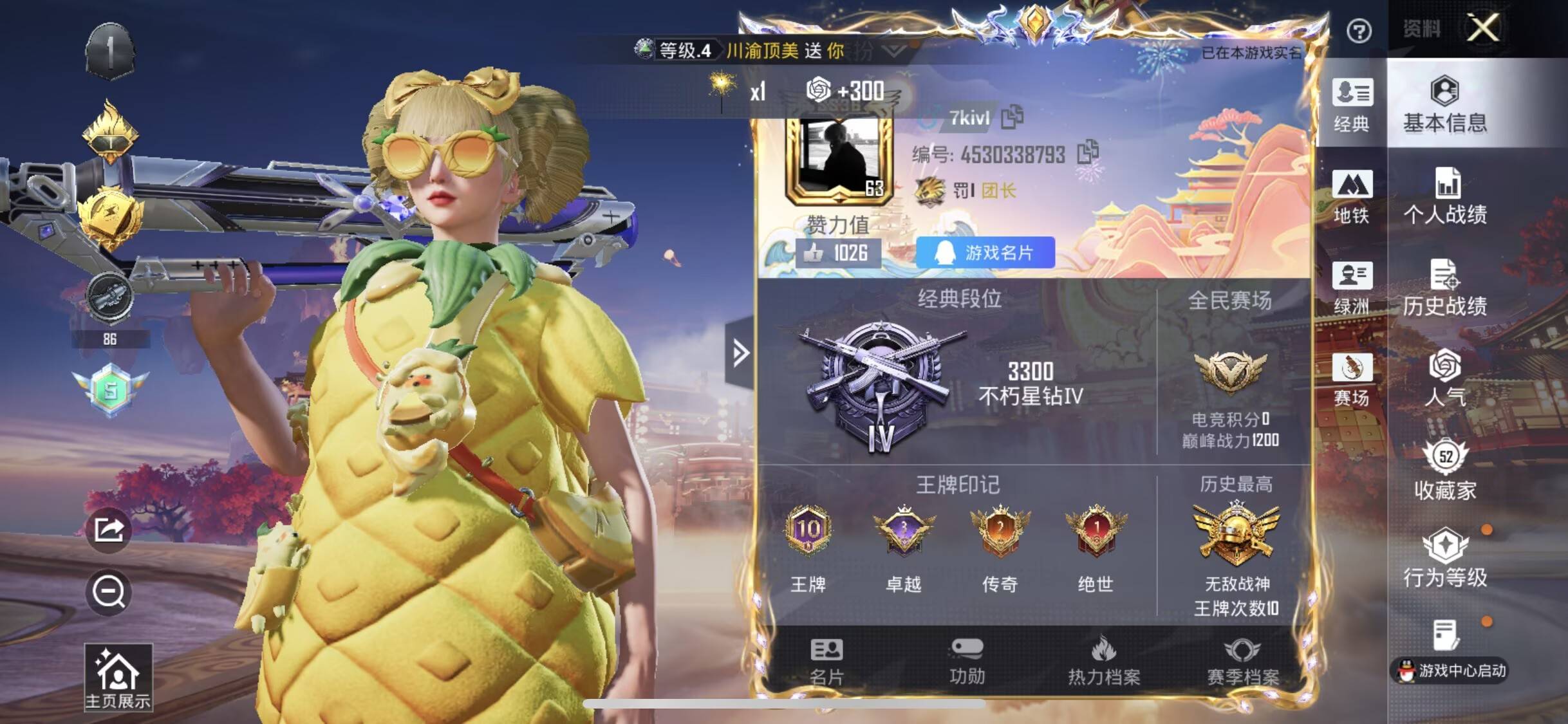Select the 绿洲 mode tab
Image resolution: width=1568 pixels, height=724 pixels.
pyautogui.click(x=1352, y=288)
